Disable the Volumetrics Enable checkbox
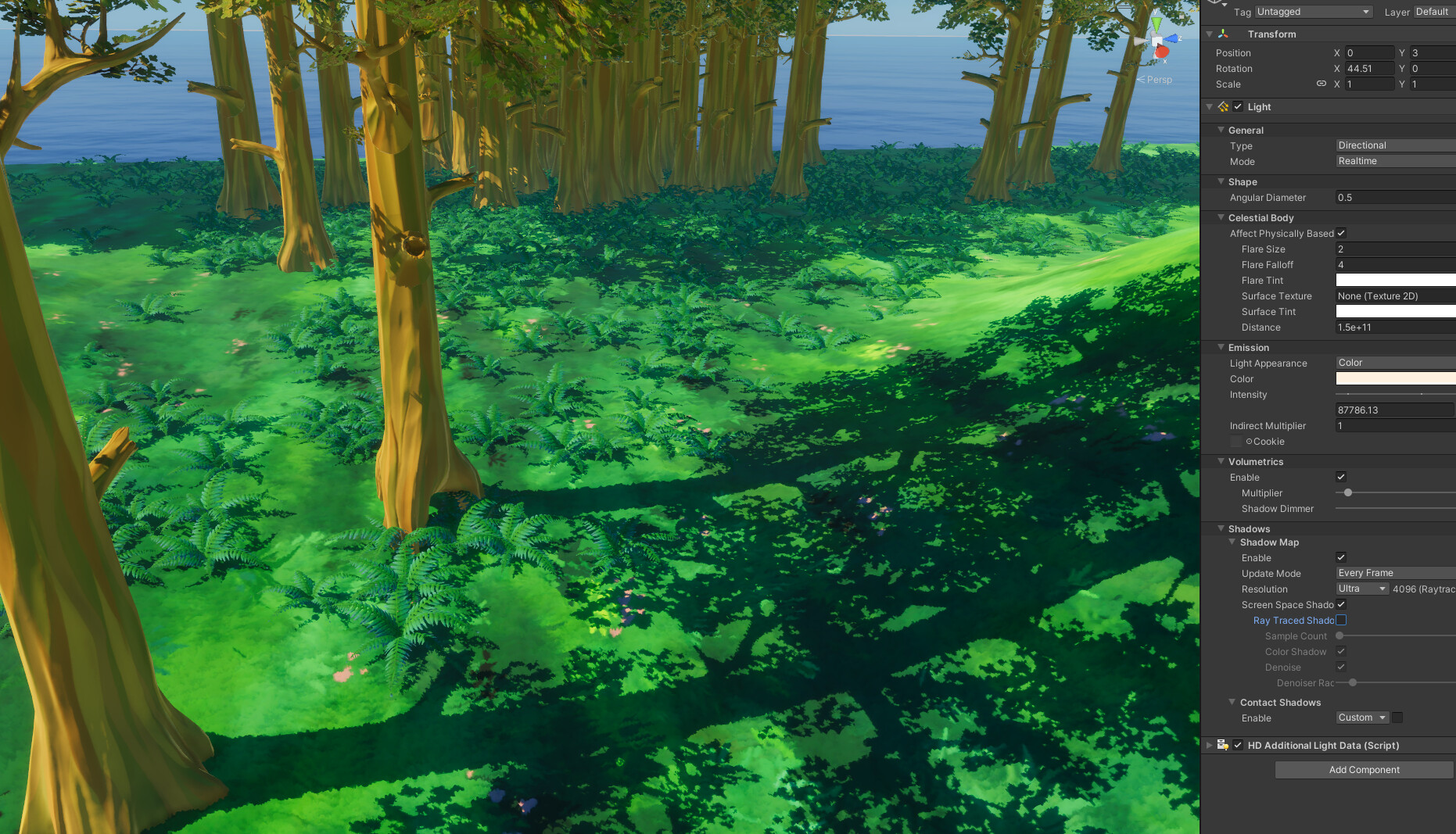 [1341, 477]
